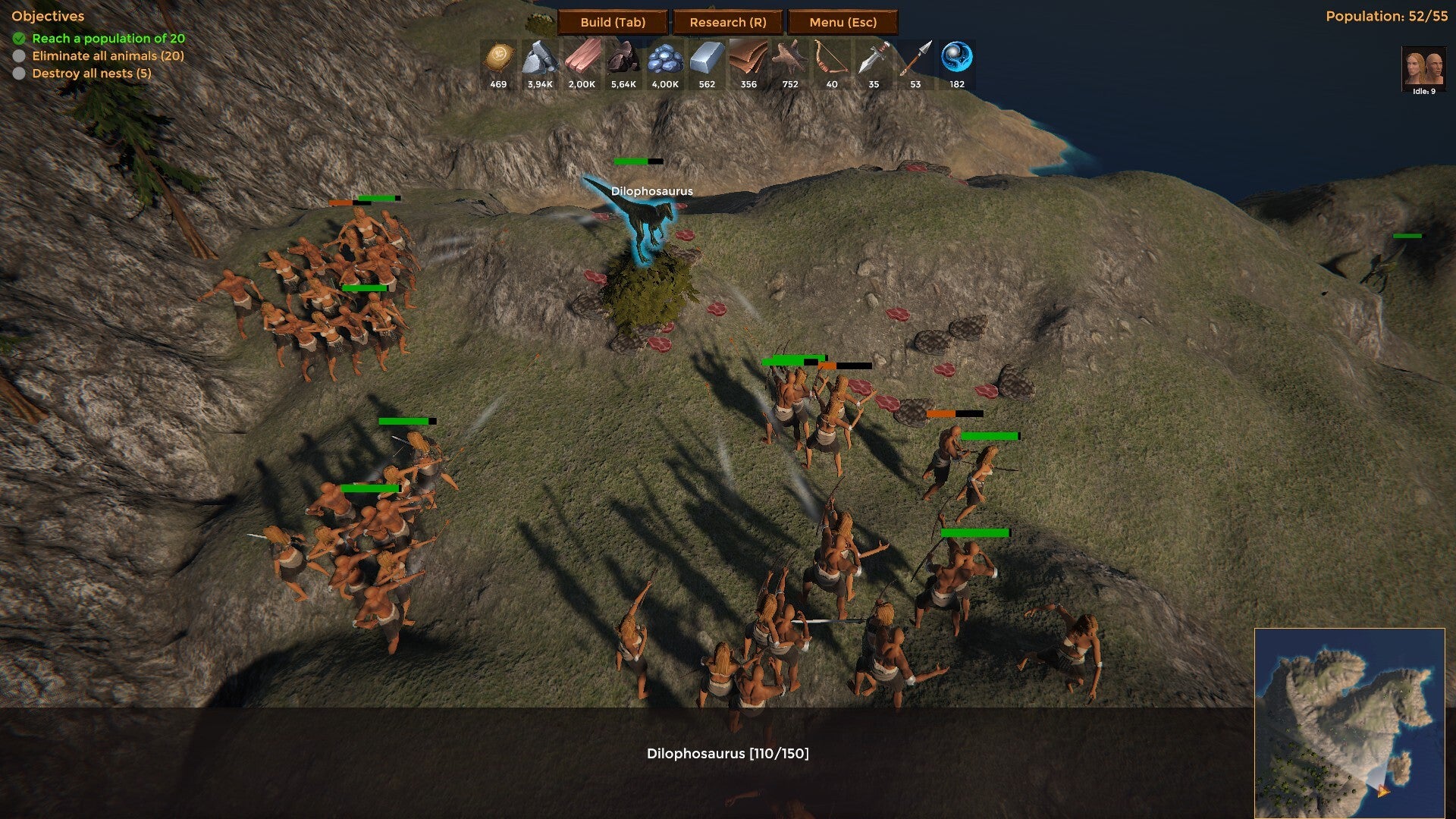Image resolution: width=1456 pixels, height=819 pixels.
Task: Click the spear weapon icon
Action: [x=915, y=58]
